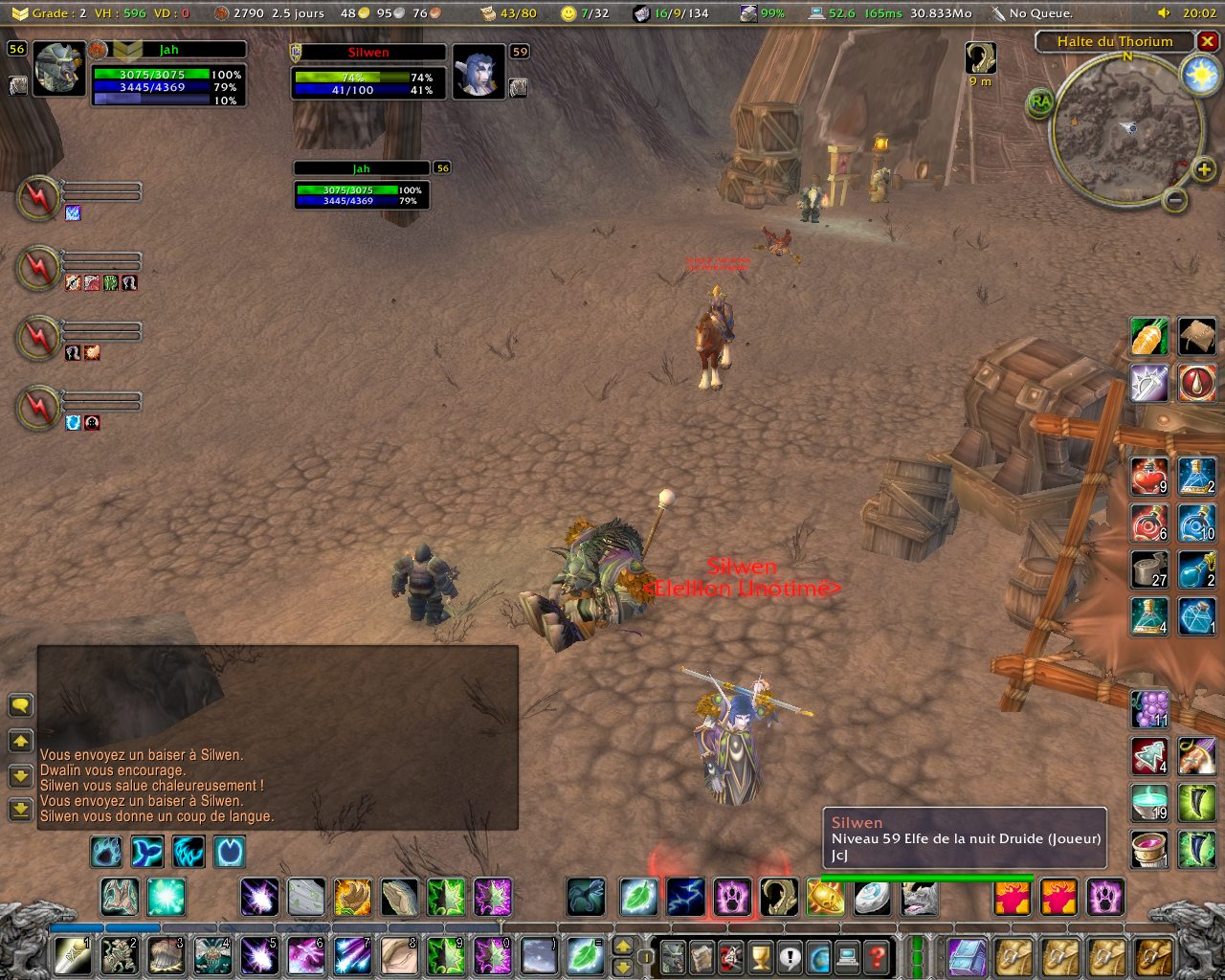
Task: Click the sun day-night indicator on minimap
Action: point(1200,77)
